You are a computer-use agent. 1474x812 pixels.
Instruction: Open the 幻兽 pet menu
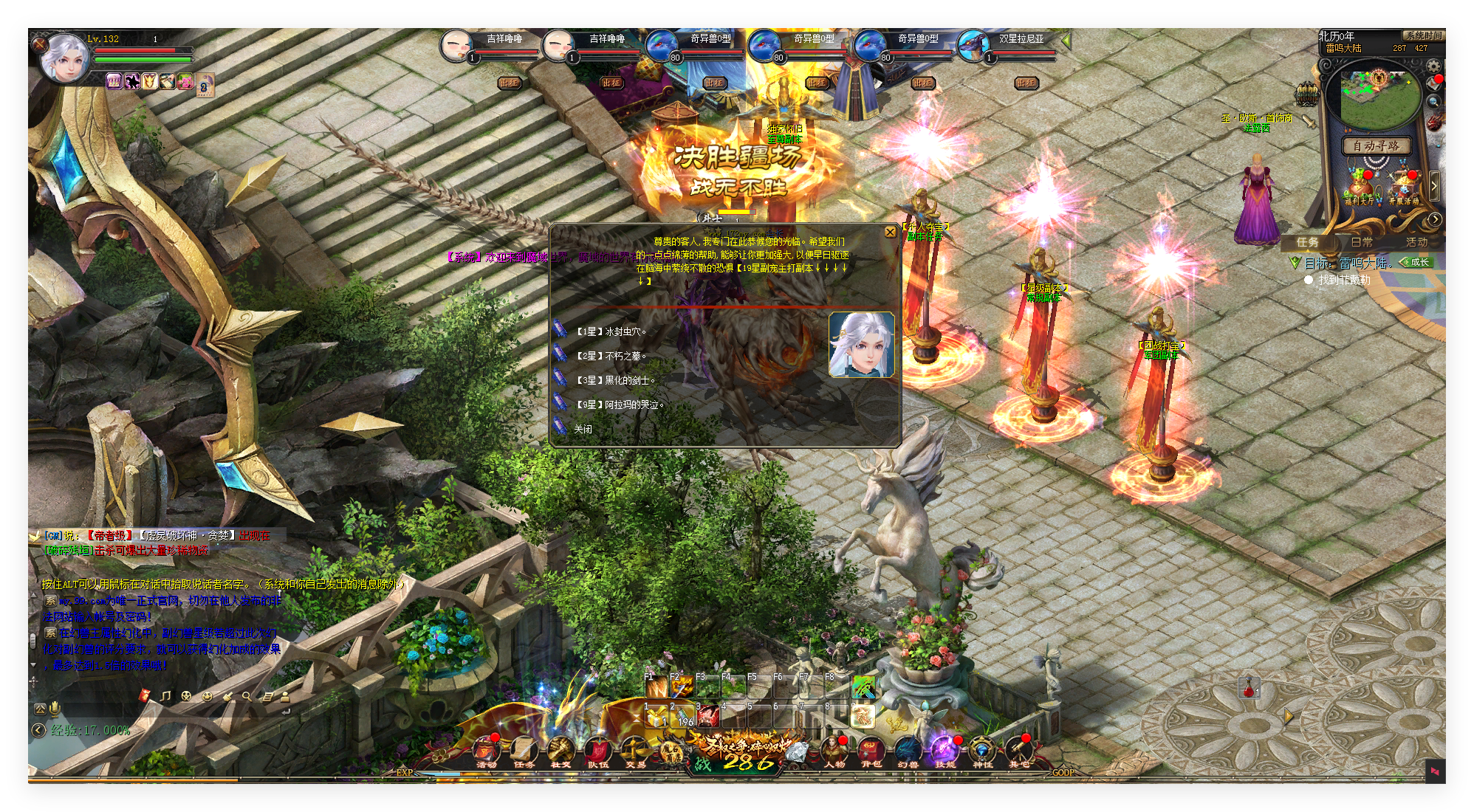[x=908, y=750]
